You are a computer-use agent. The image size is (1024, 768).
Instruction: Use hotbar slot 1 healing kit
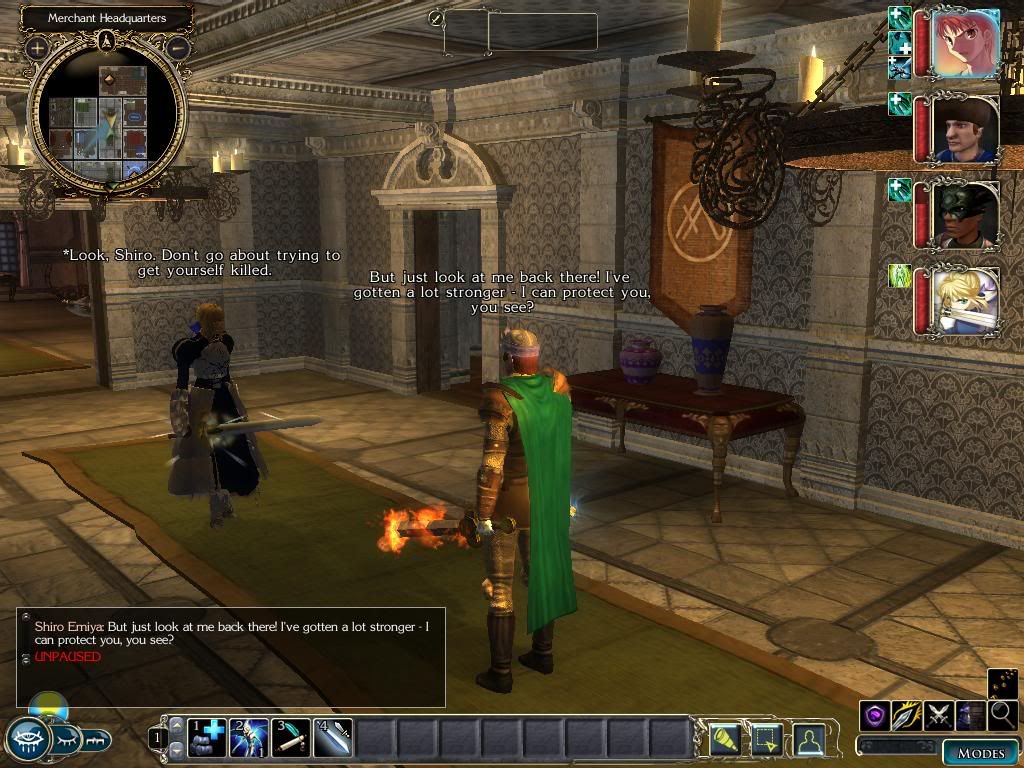coord(208,738)
